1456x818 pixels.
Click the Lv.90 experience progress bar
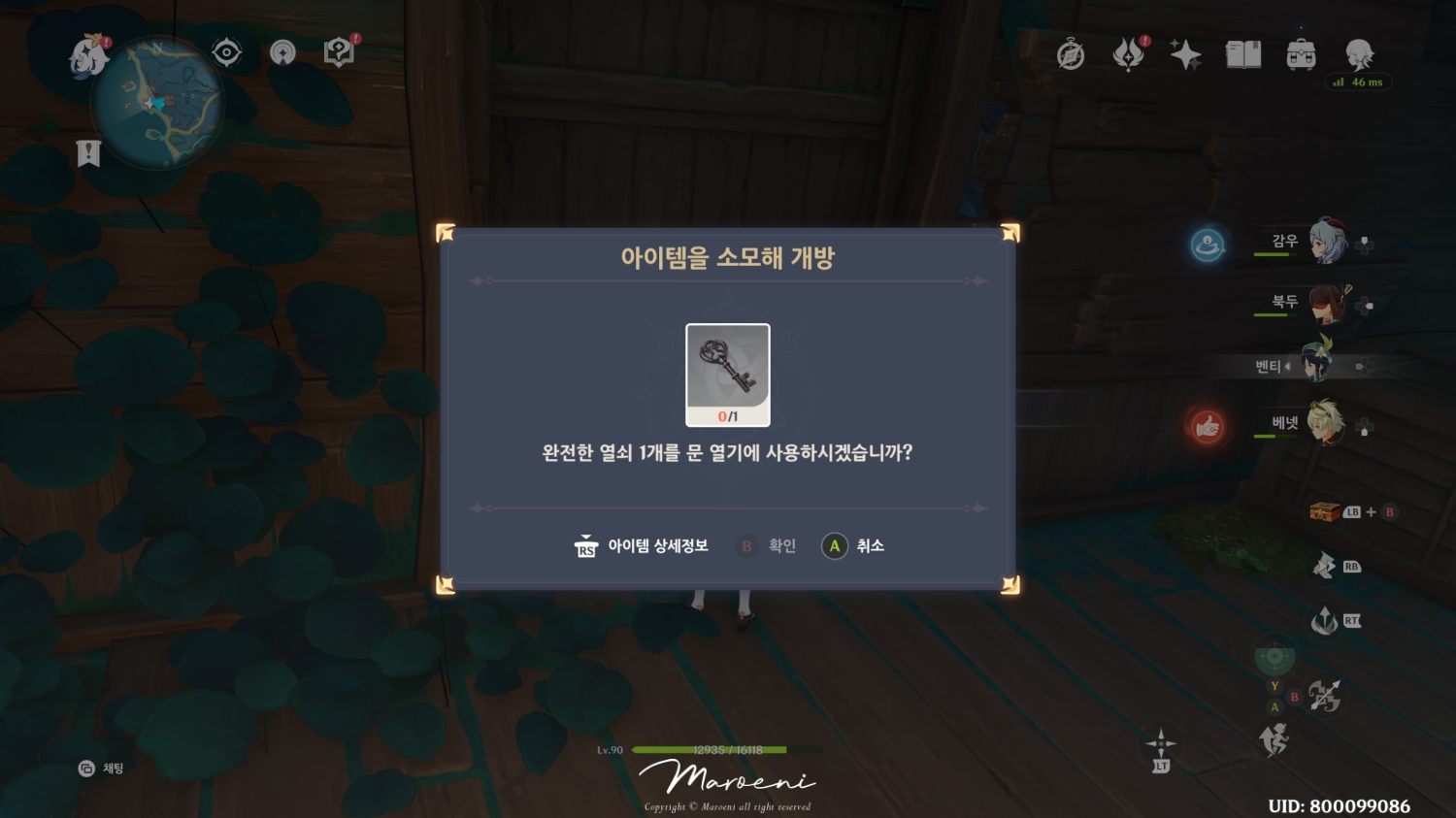point(726,749)
